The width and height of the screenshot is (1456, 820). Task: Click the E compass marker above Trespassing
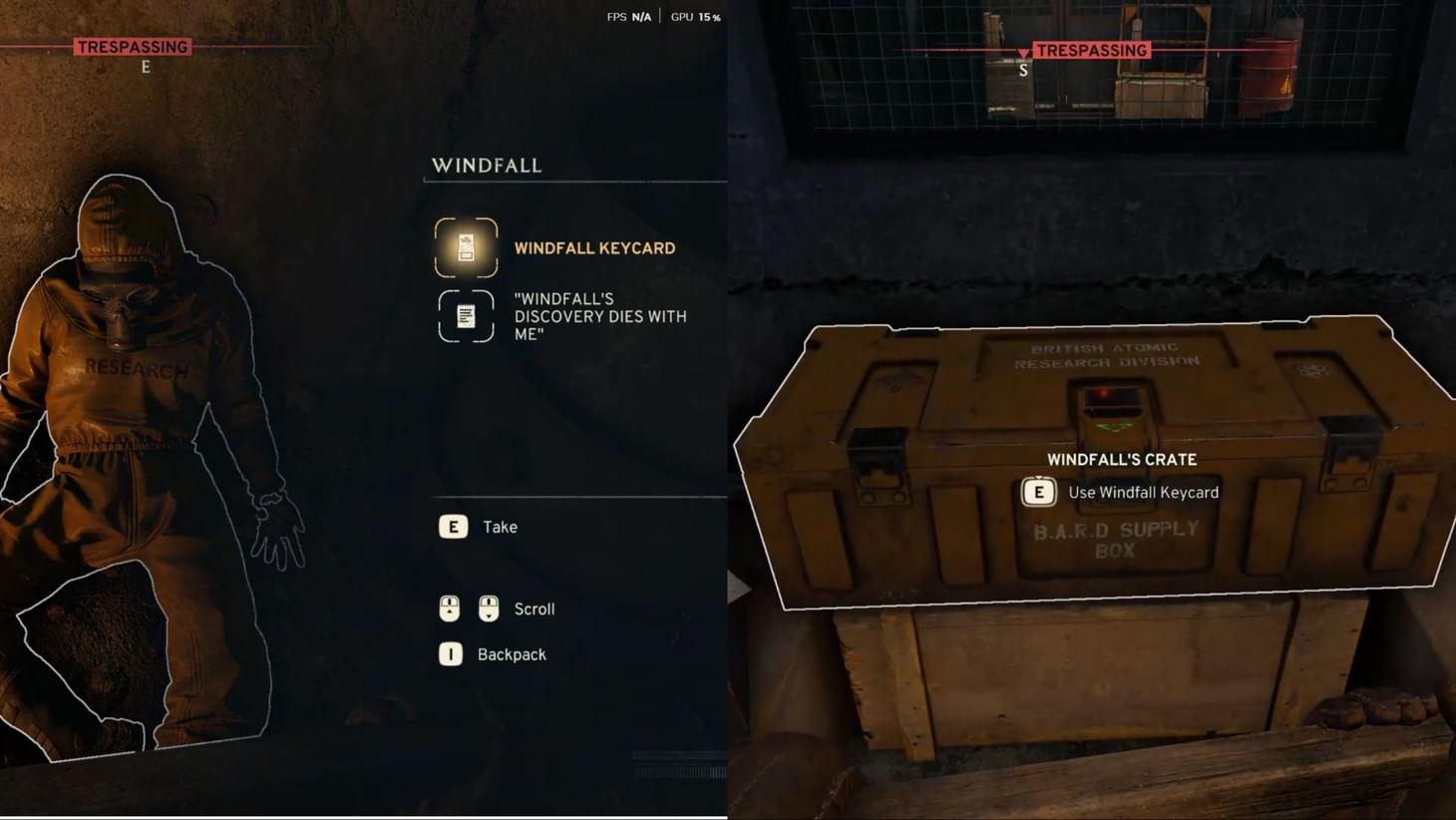(143, 67)
